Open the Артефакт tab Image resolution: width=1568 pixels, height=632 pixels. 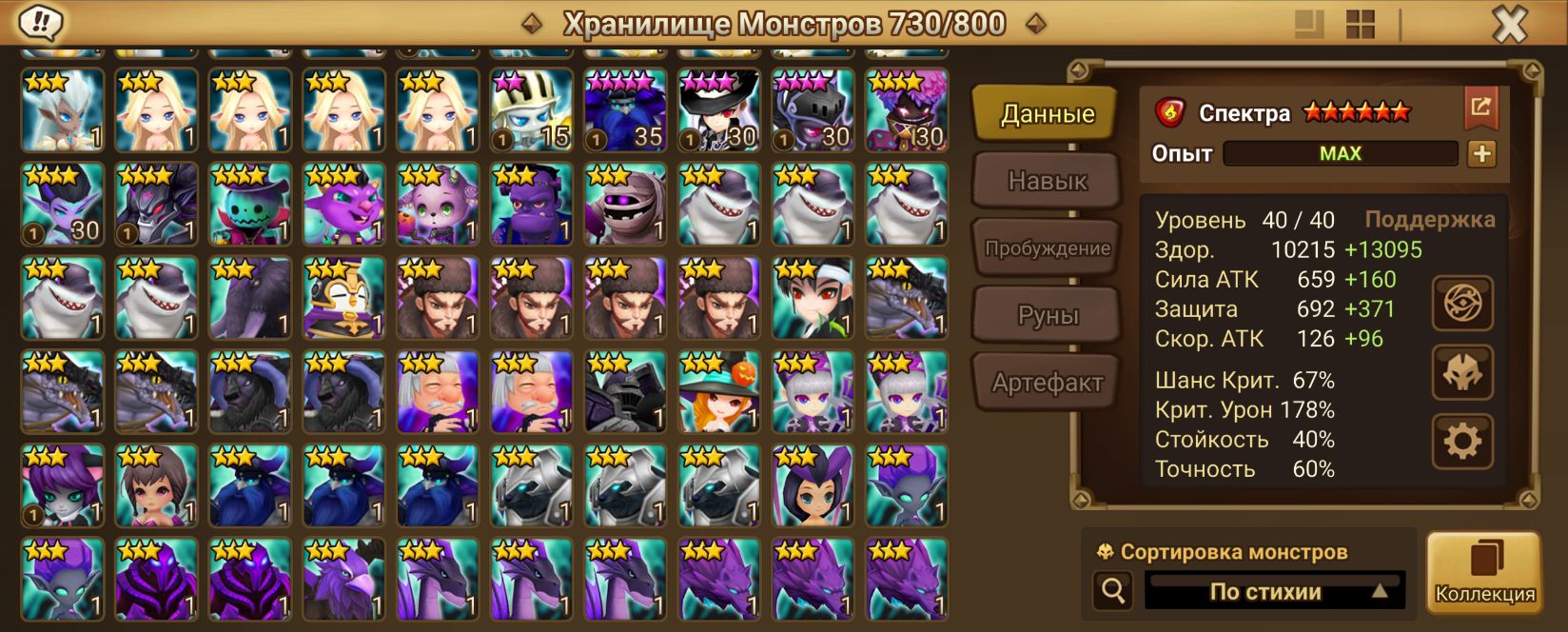pyautogui.click(x=1047, y=383)
